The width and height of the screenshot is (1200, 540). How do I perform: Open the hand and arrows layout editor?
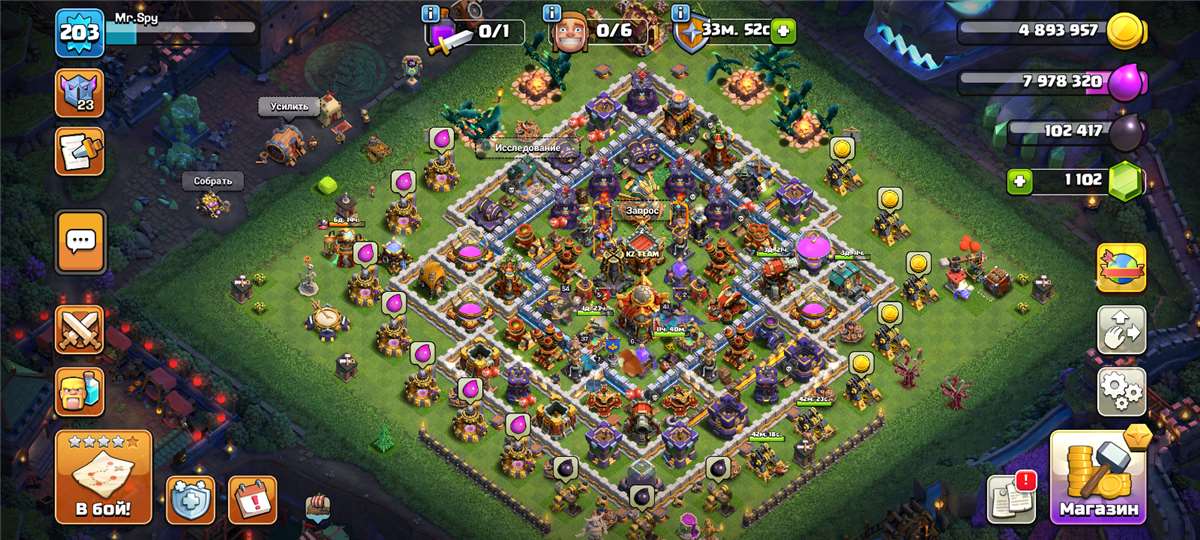pyautogui.click(x=1121, y=330)
